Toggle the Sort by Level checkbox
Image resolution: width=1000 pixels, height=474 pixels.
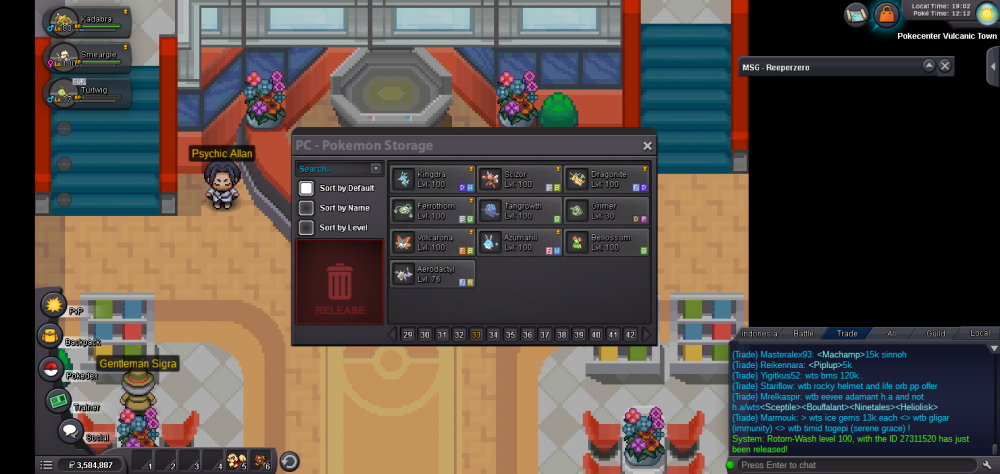tap(307, 228)
